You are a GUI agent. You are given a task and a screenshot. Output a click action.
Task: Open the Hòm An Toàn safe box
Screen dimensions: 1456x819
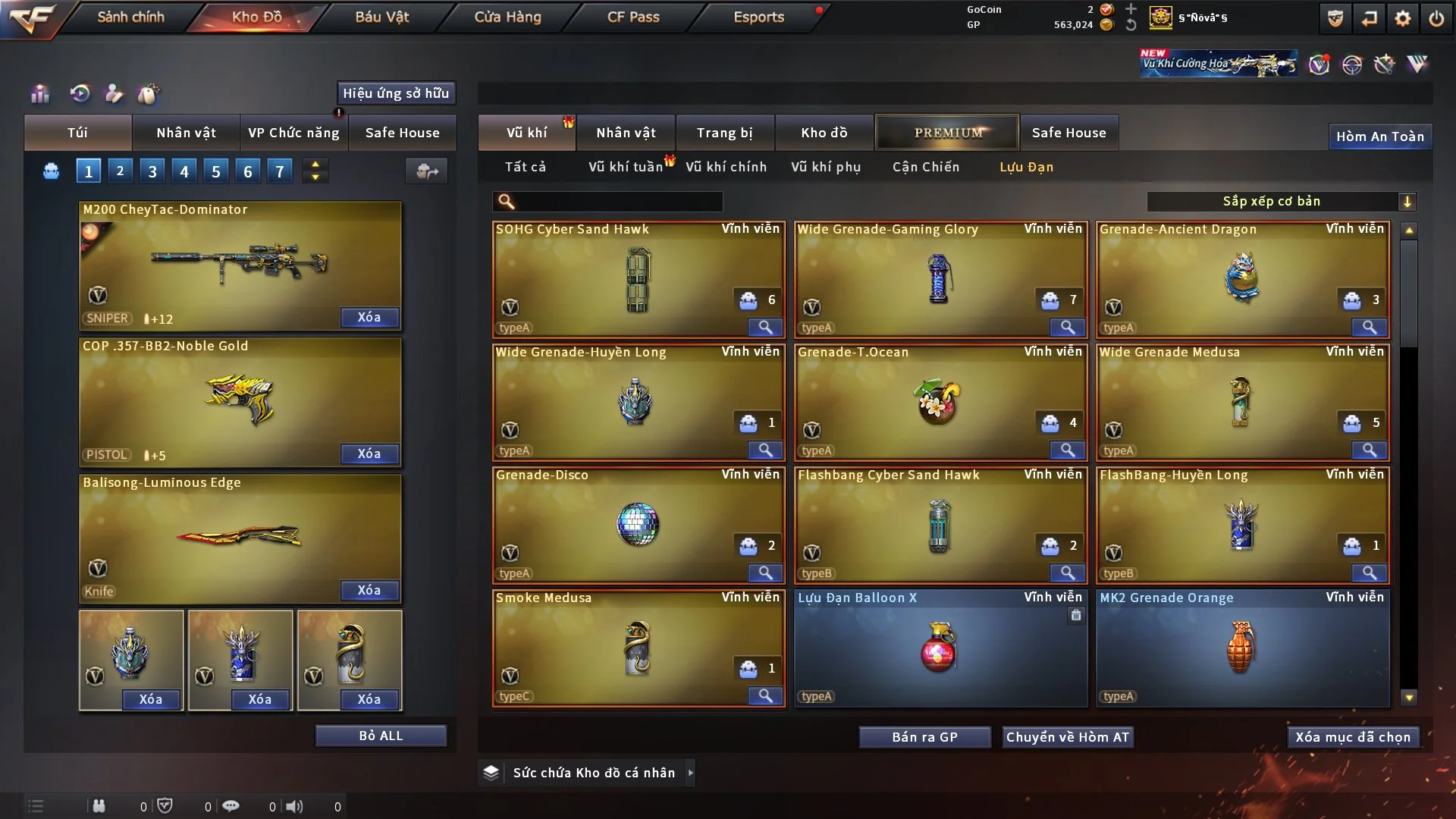(x=1379, y=136)
